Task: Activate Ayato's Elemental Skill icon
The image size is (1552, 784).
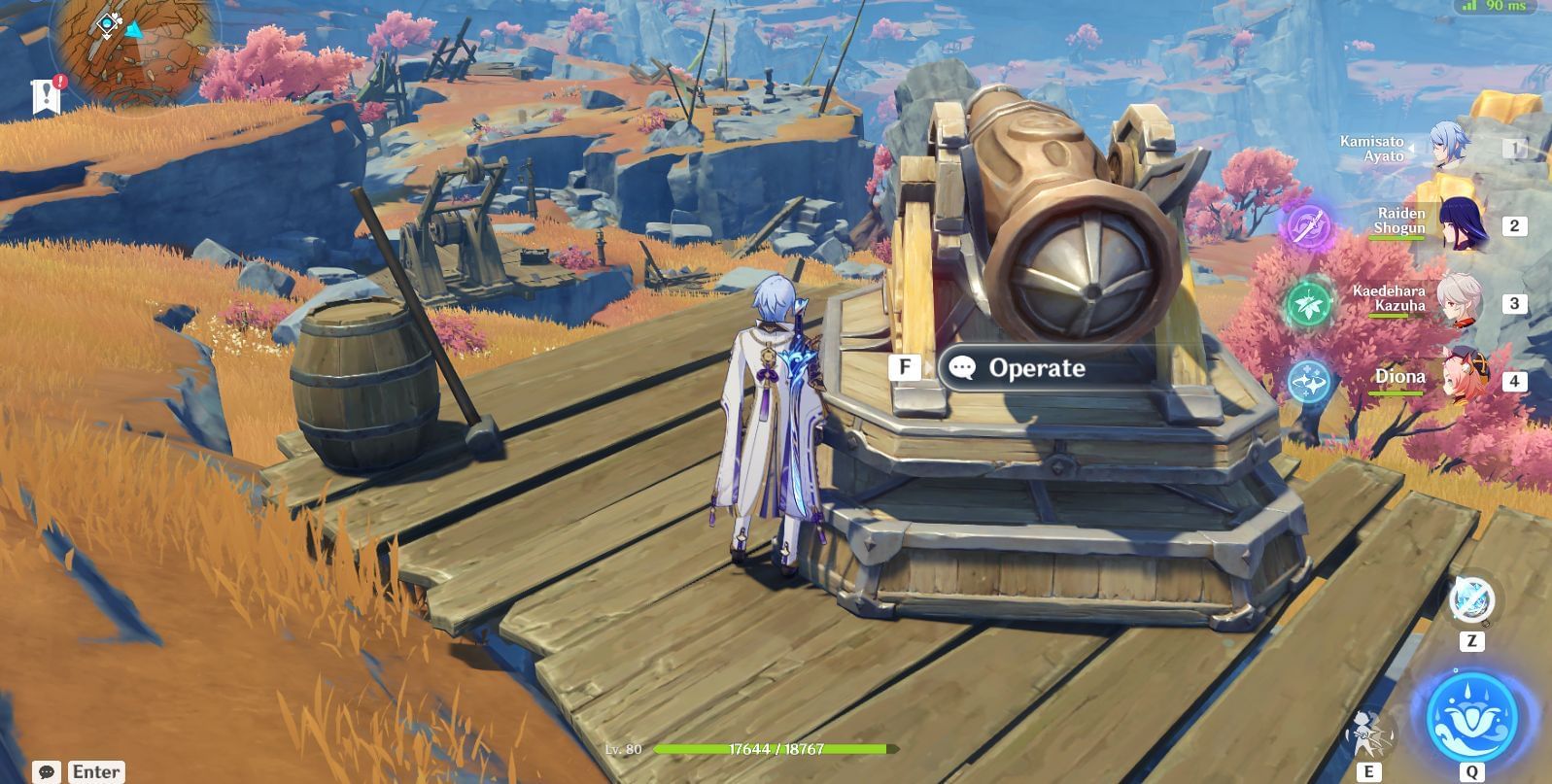Action: (1368, 733)
